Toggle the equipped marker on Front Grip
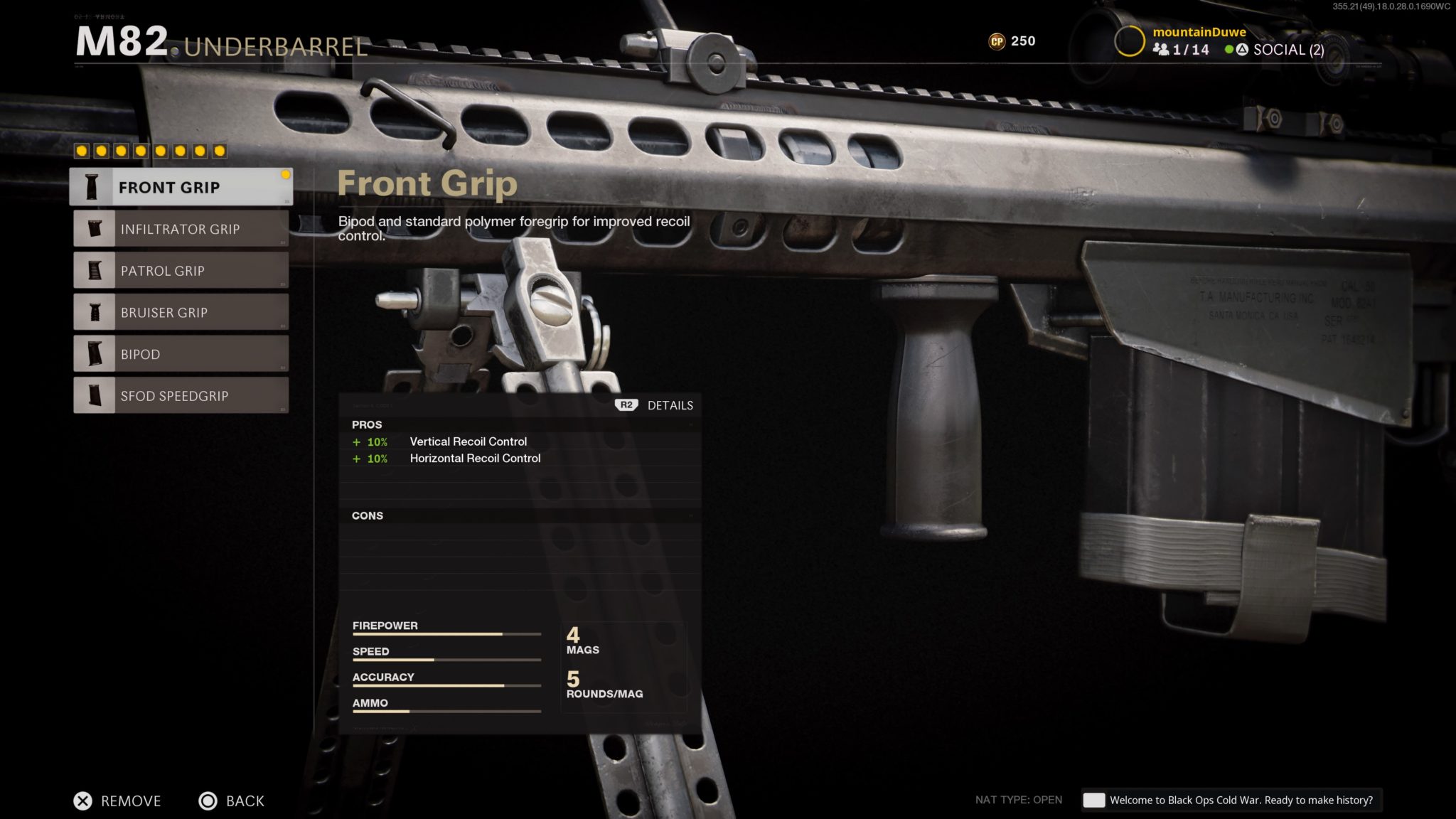Screen dimensions: 1456x819 pos(285,173)
